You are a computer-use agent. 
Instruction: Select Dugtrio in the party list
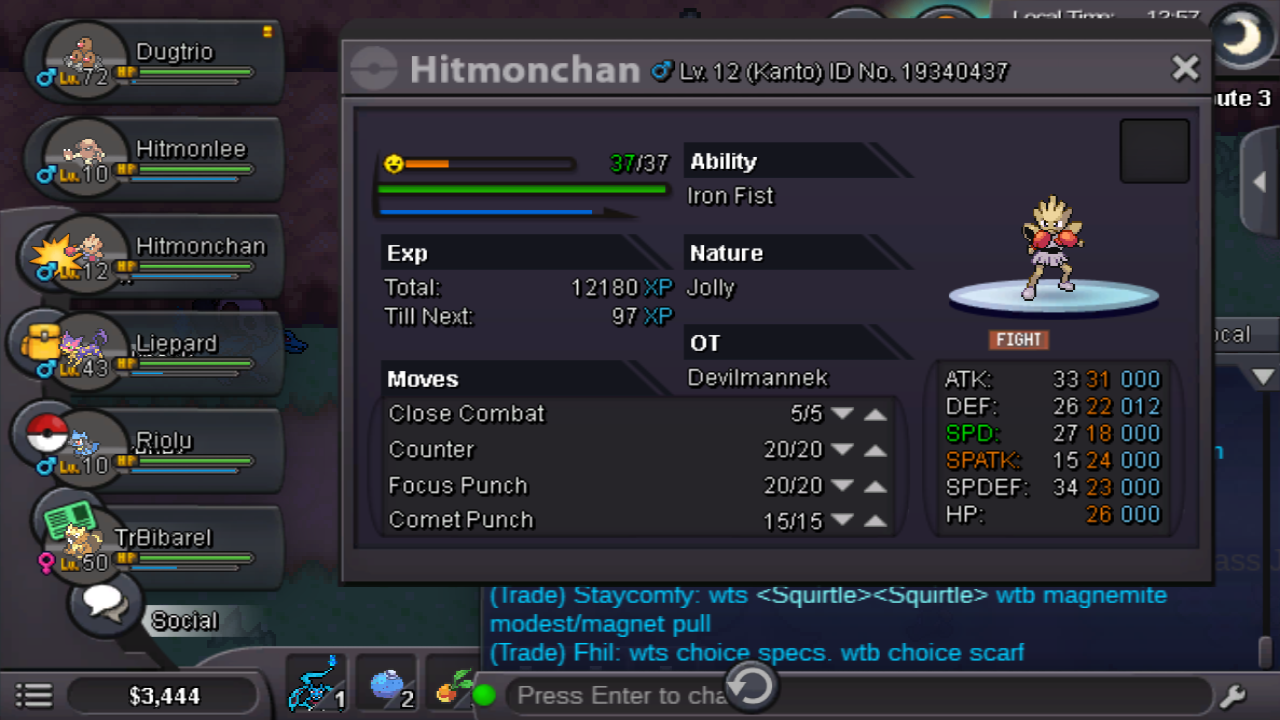tap(160, 63)
